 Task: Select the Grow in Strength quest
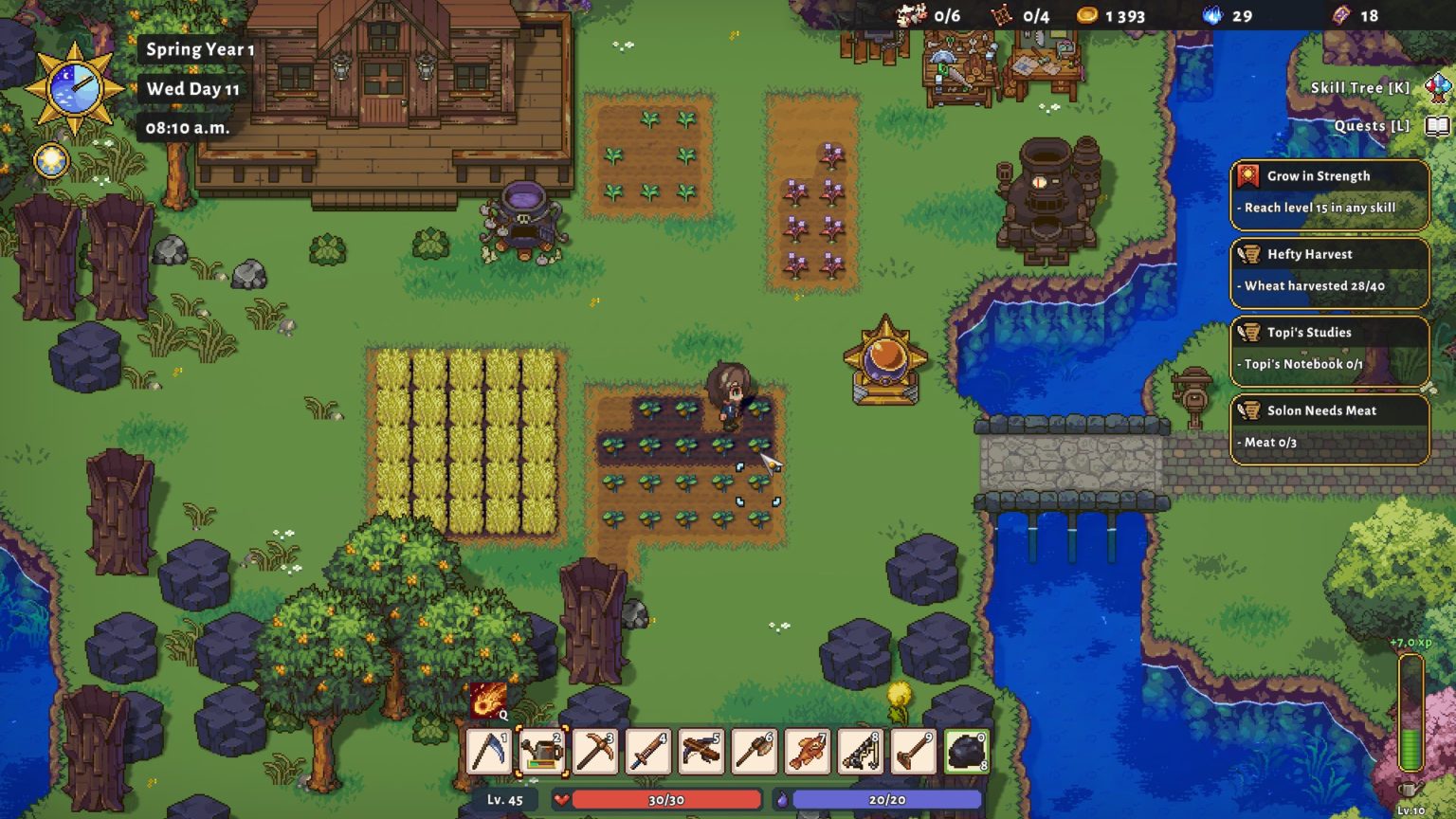(x=1329, y=192)
